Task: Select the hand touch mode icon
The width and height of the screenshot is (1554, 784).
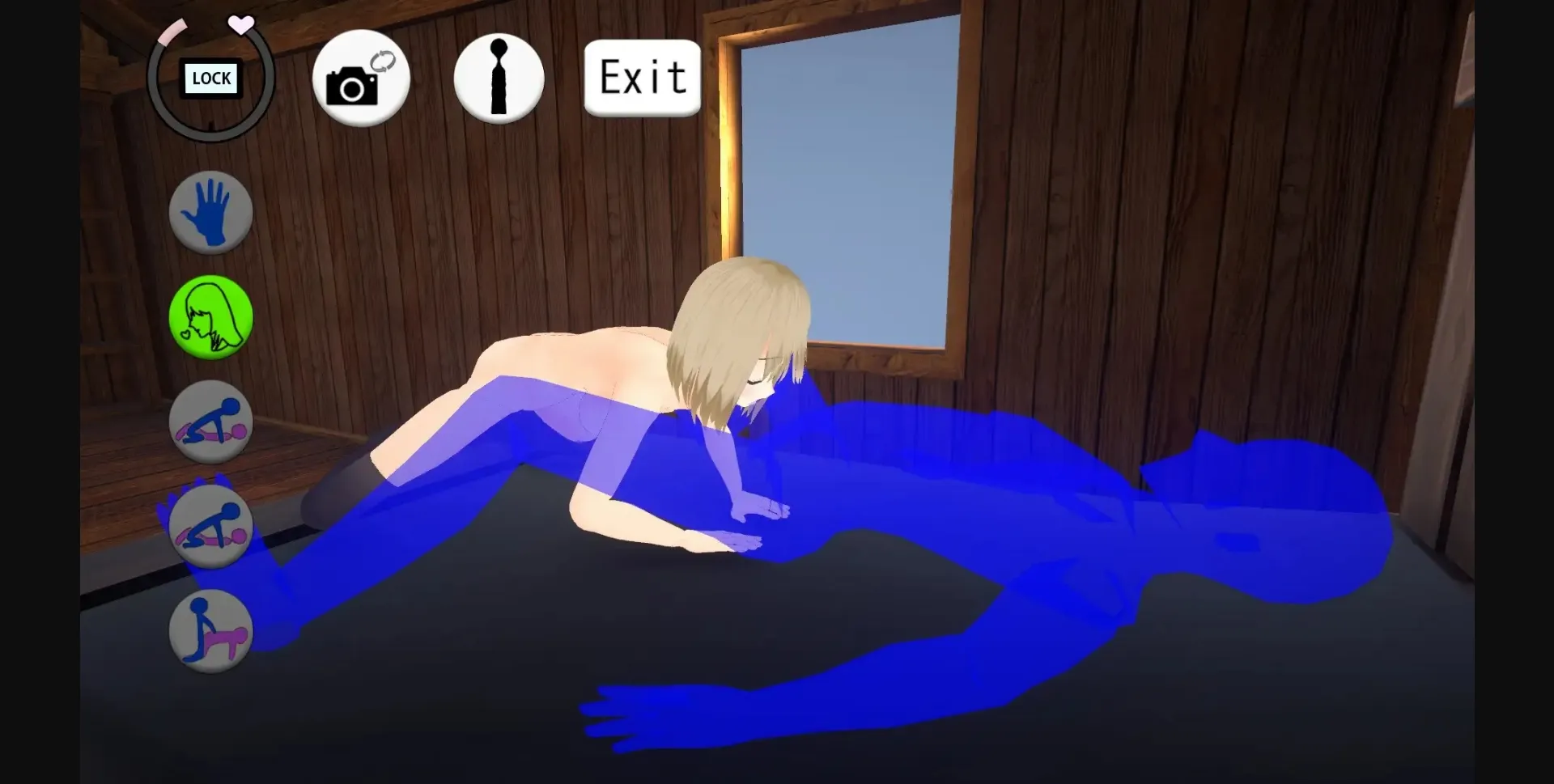Action: [211, 213]
